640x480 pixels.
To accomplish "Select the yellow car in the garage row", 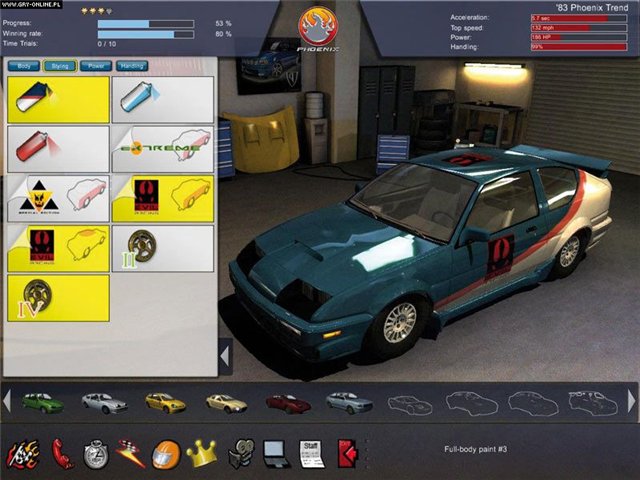I will point(165,403).
